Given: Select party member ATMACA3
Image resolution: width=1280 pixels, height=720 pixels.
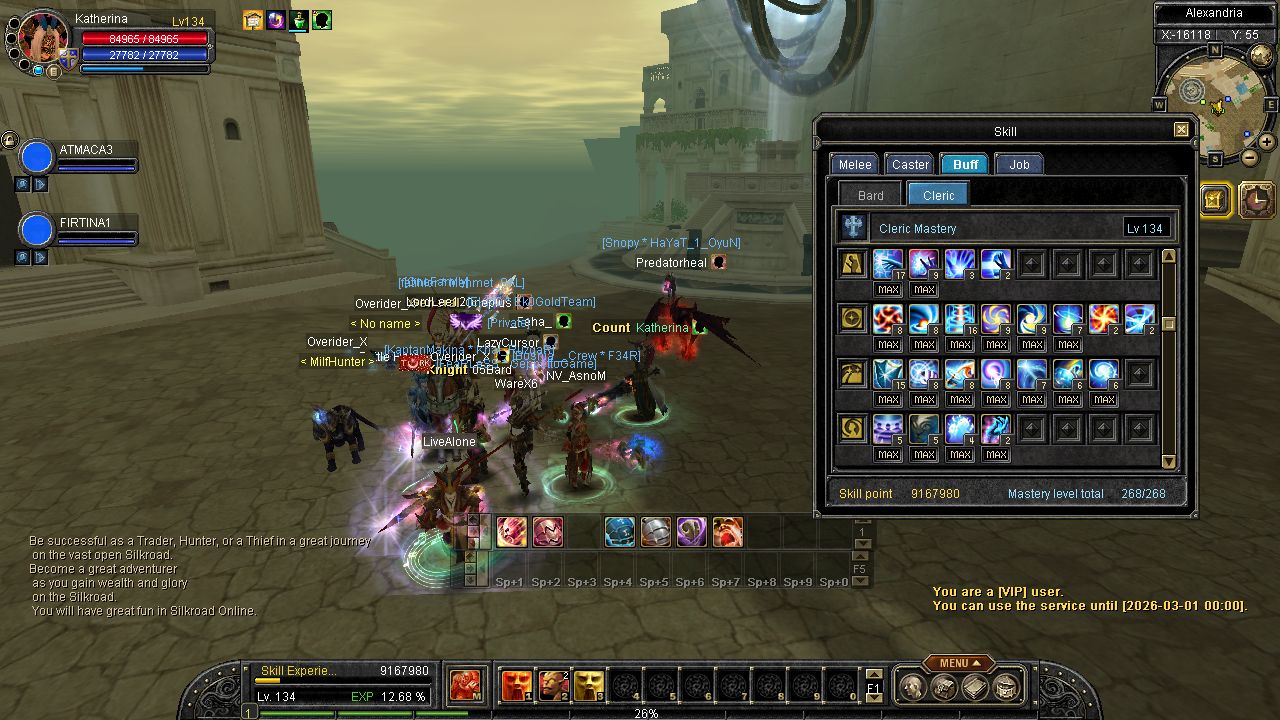Looking at the screenshot, I should 37,158.
